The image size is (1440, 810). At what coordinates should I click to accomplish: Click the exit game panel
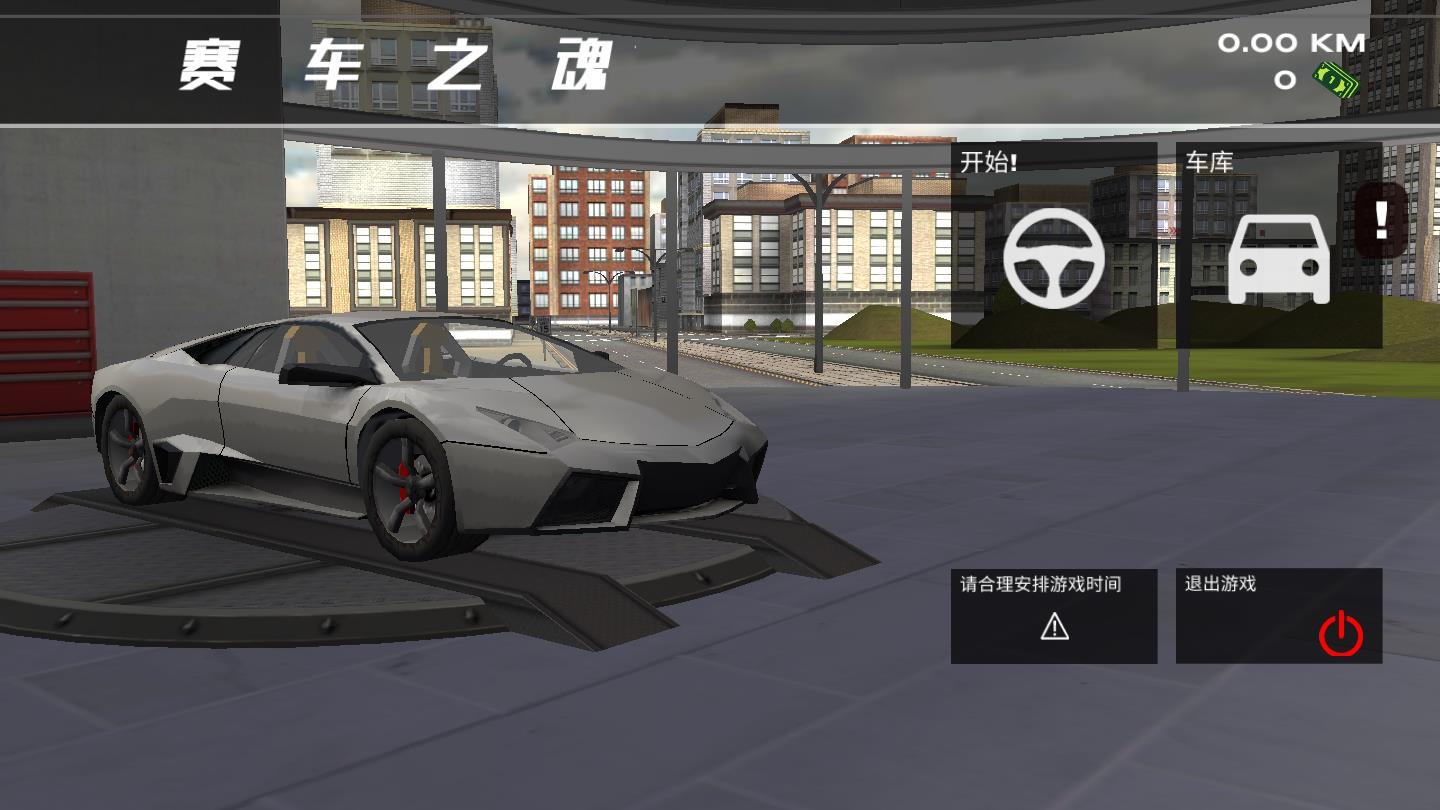click(x=1280, y=615)
